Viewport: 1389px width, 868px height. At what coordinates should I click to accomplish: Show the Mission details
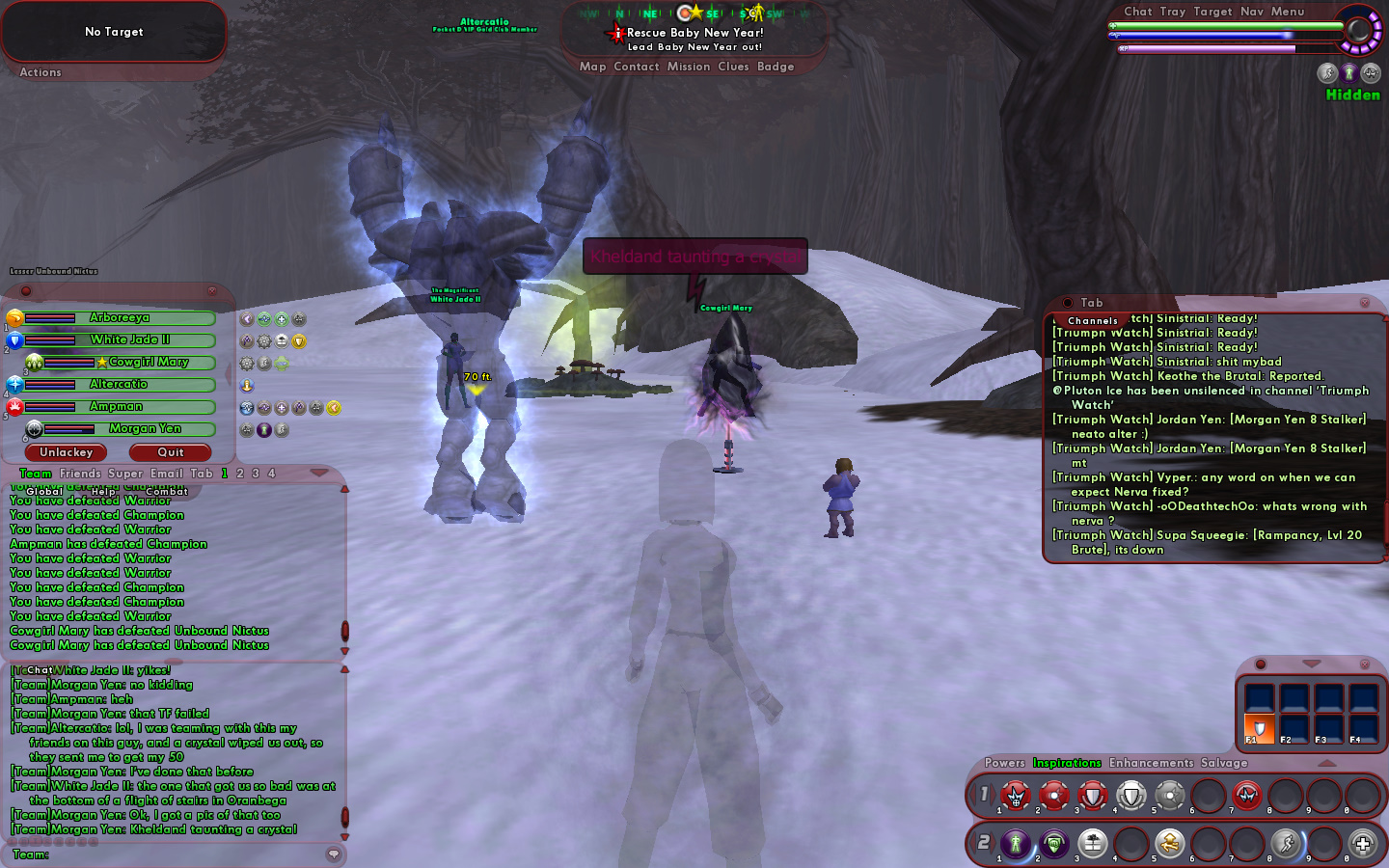[x=689, y=67]
